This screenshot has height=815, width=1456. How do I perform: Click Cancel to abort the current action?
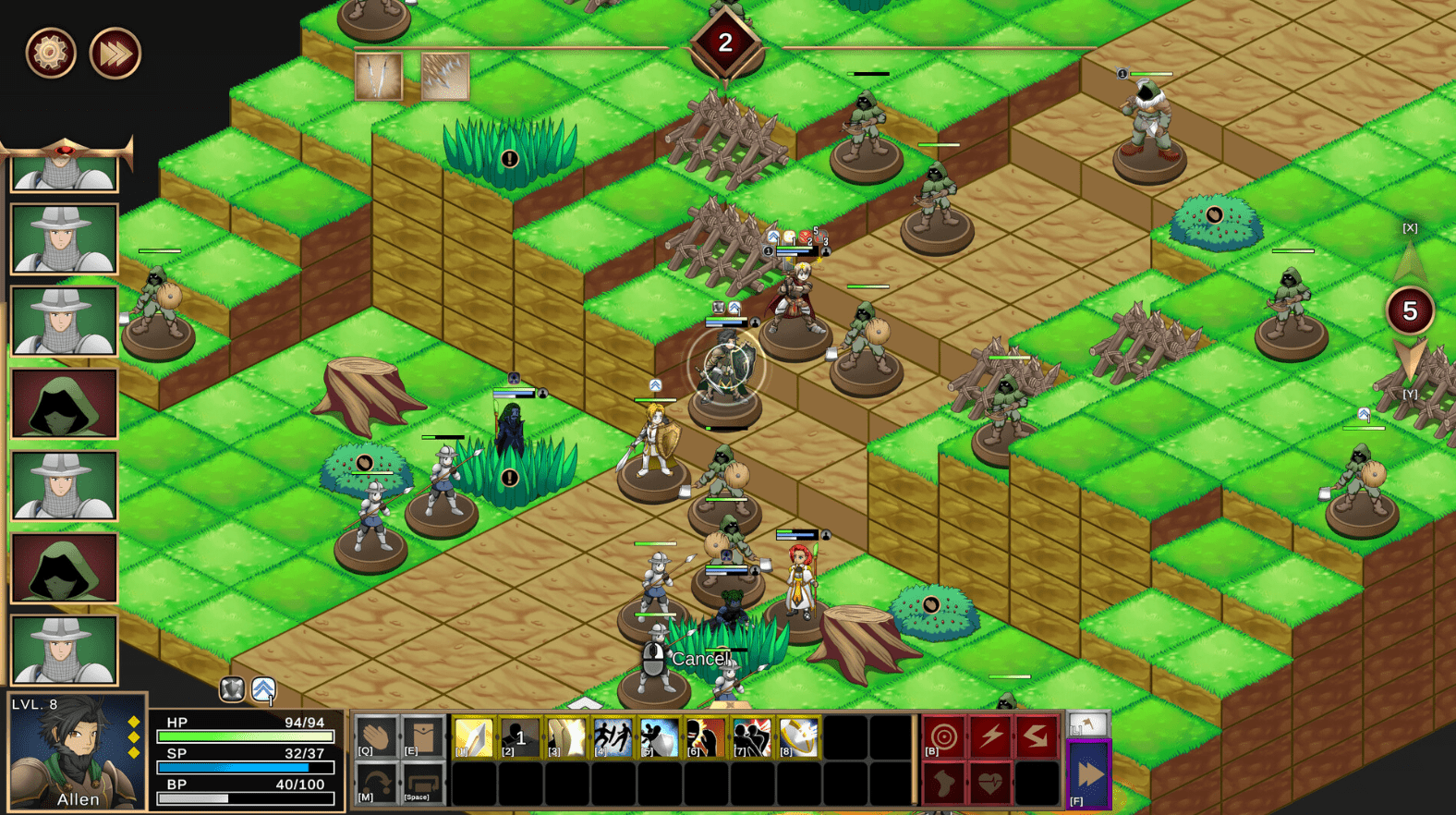coord(702,659)
